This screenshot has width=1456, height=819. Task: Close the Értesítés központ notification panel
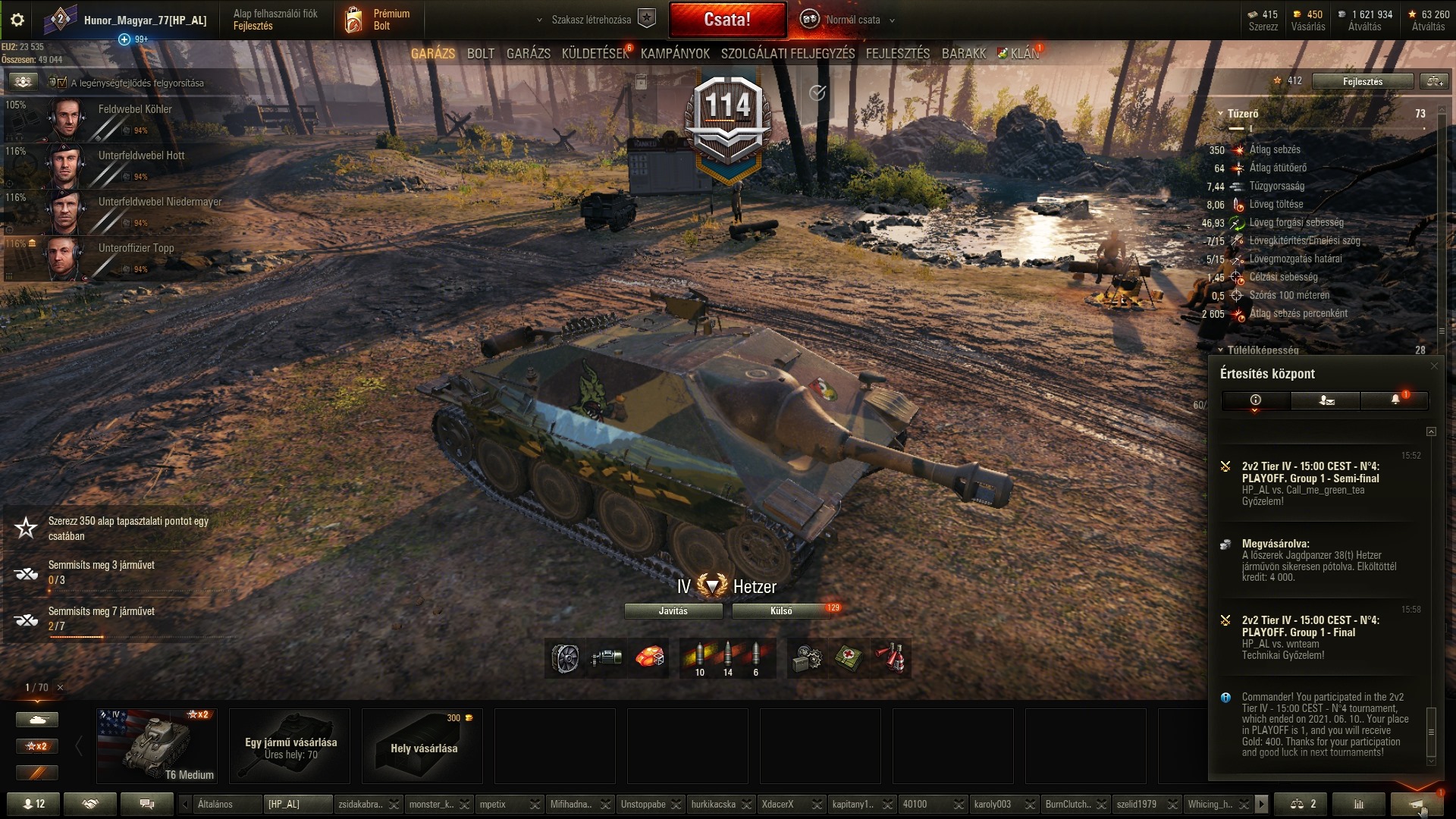click(1433, 366)
